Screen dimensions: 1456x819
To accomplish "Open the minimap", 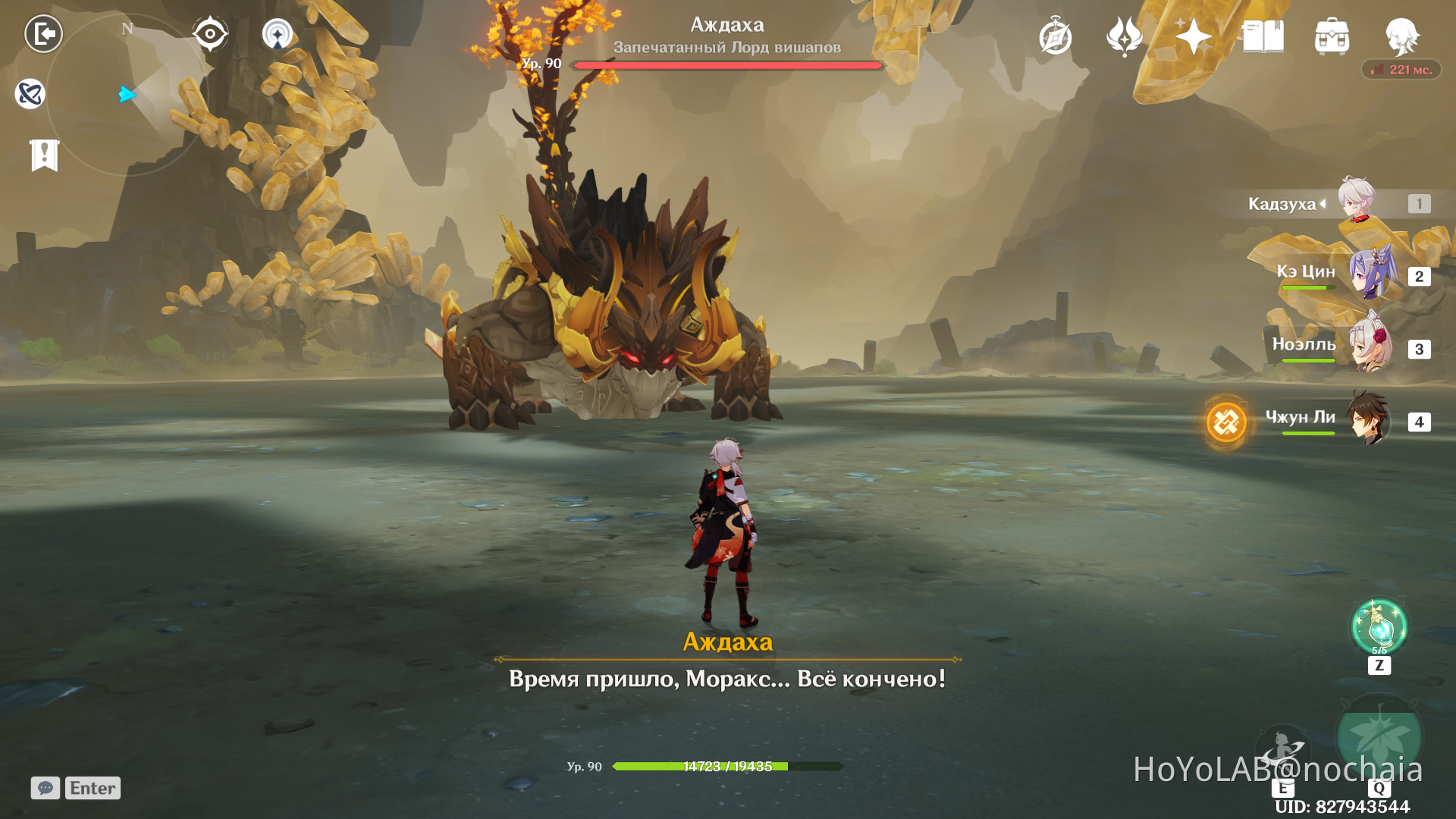I will pyautogui.click(x=127, y=95).
